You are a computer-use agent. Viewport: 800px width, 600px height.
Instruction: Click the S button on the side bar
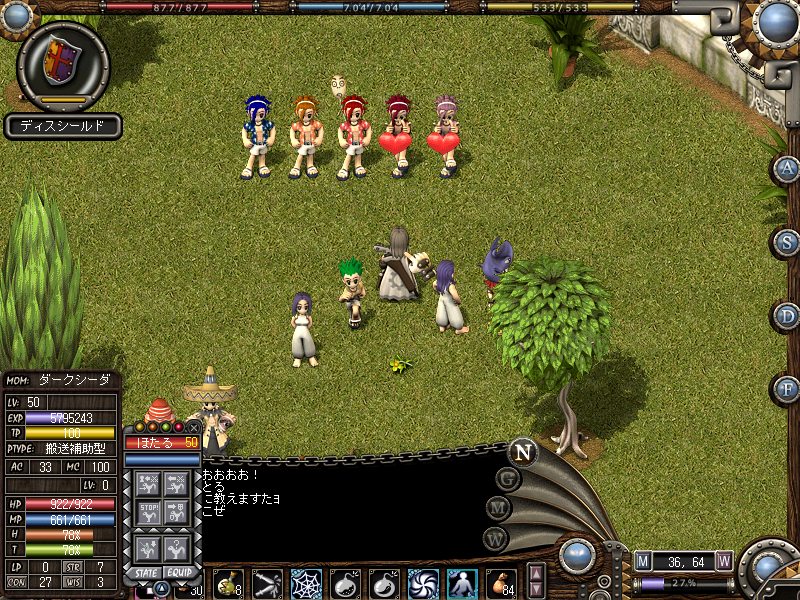tap(786, 242)
